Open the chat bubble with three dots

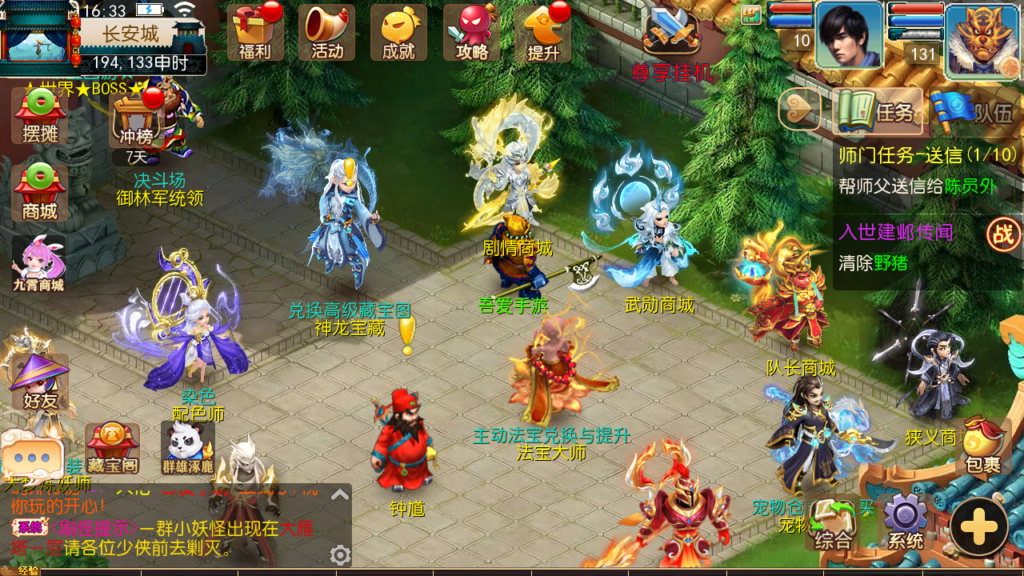pyautogui.click(x=31, y=456)
